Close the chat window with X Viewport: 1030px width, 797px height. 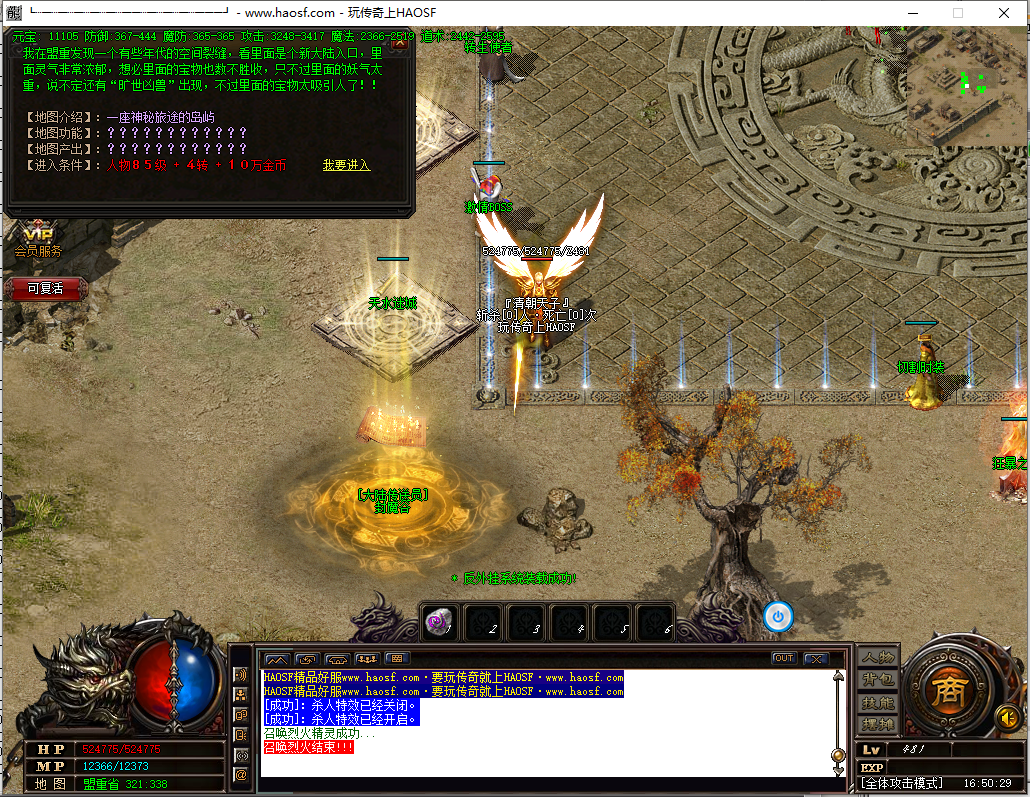815,658
